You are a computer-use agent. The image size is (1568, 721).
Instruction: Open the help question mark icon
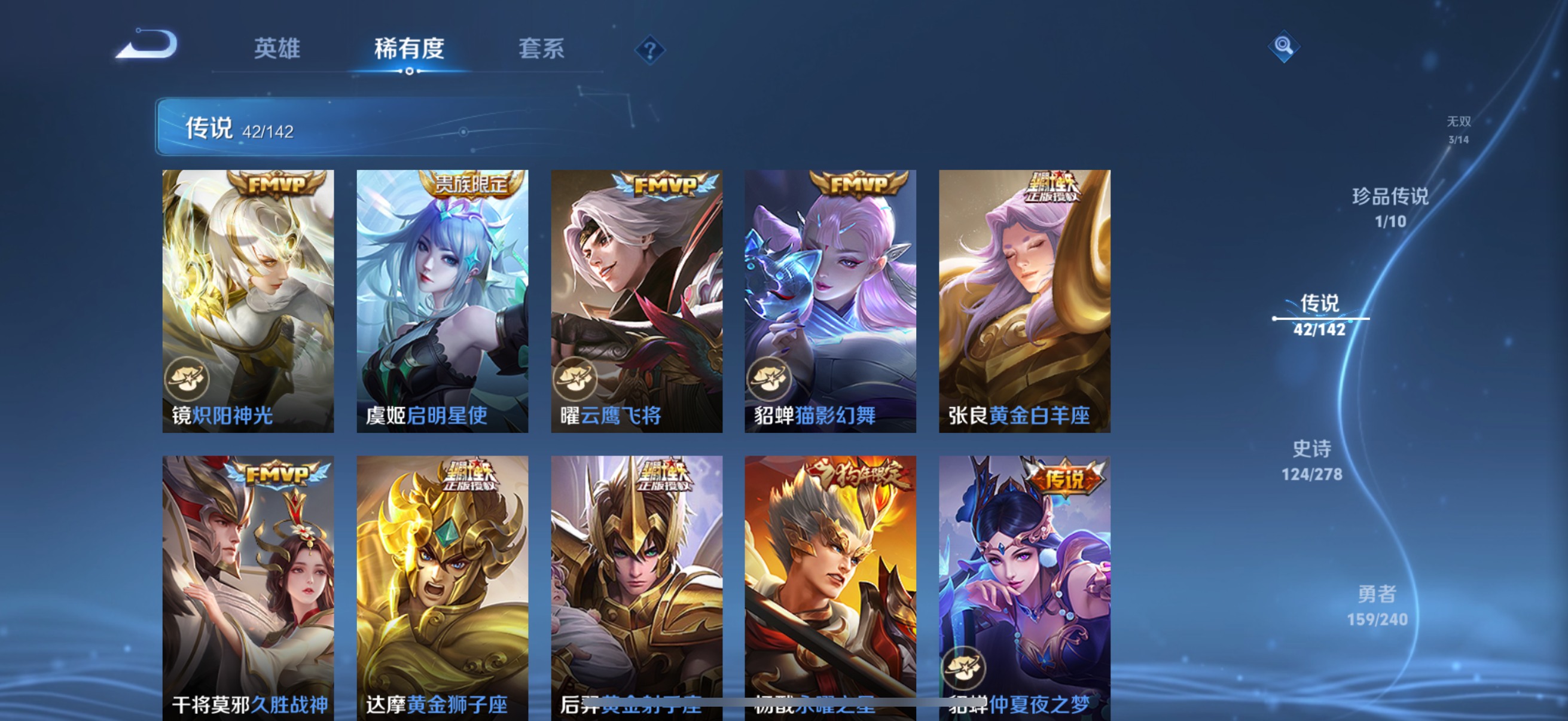point(649,50)
